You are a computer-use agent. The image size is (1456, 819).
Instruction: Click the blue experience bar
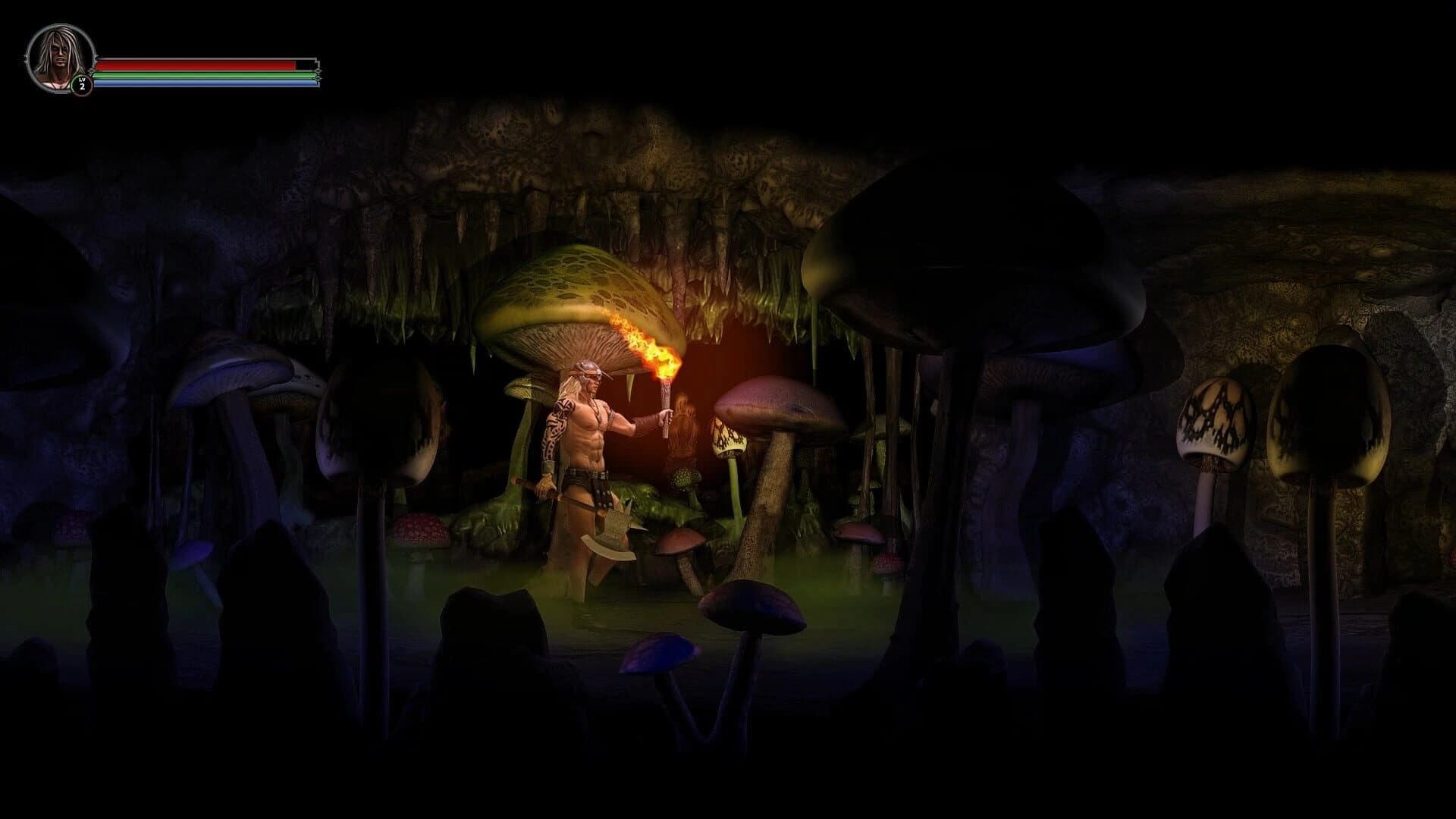click(193, 85)
